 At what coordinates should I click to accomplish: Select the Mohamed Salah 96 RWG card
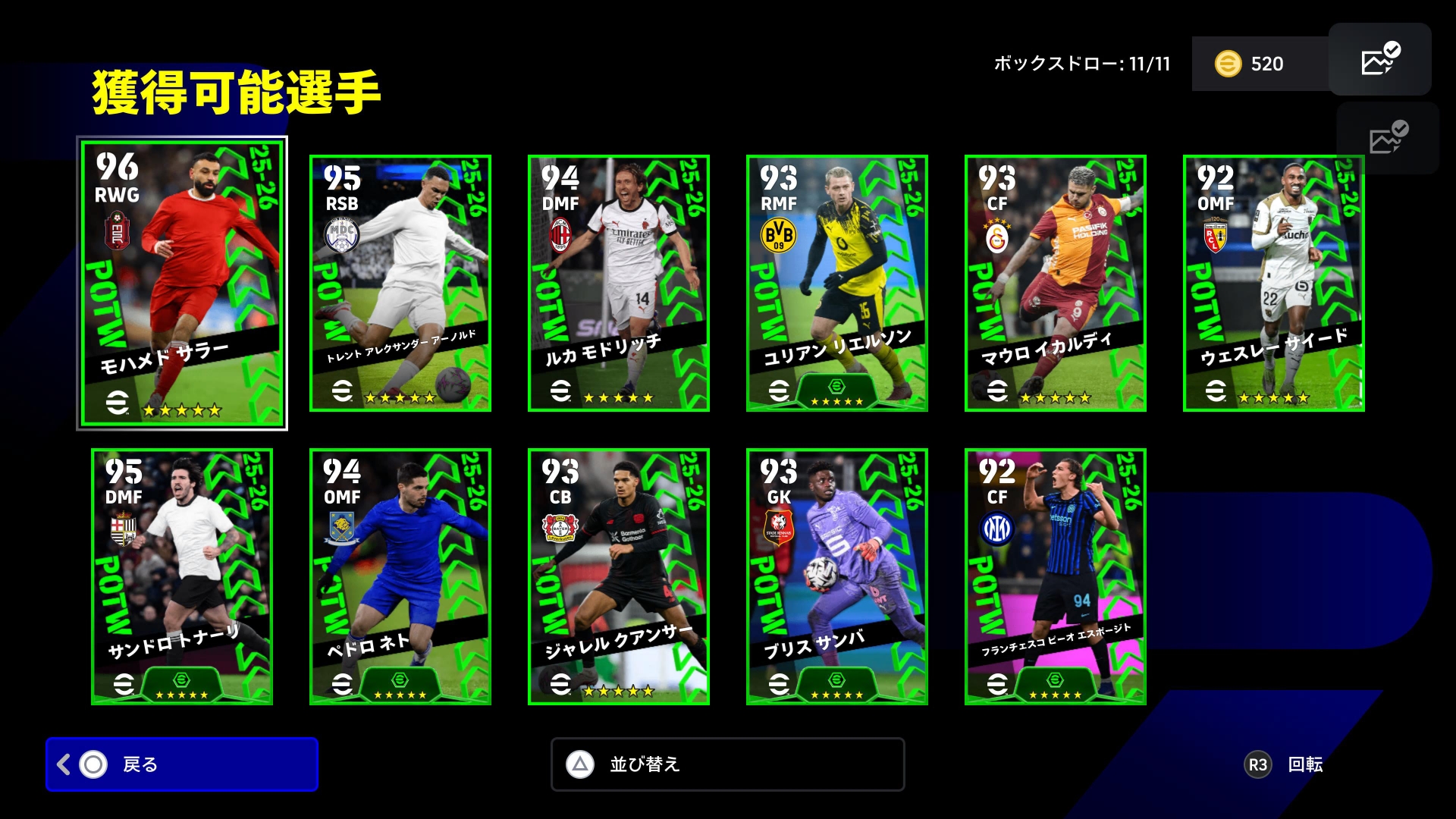(x=182, y=283)
